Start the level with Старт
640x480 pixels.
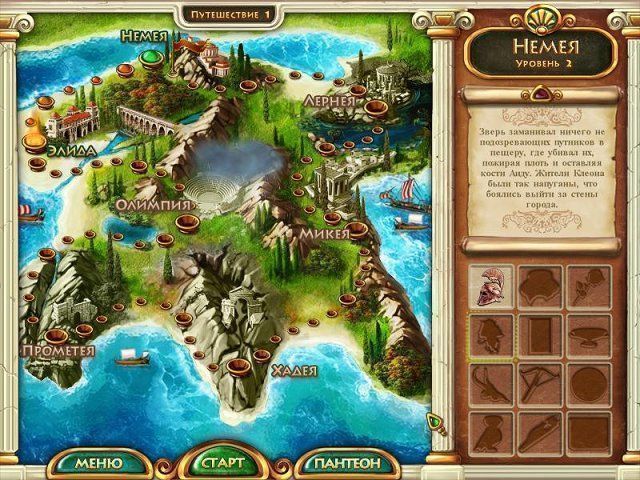point(222,463)
